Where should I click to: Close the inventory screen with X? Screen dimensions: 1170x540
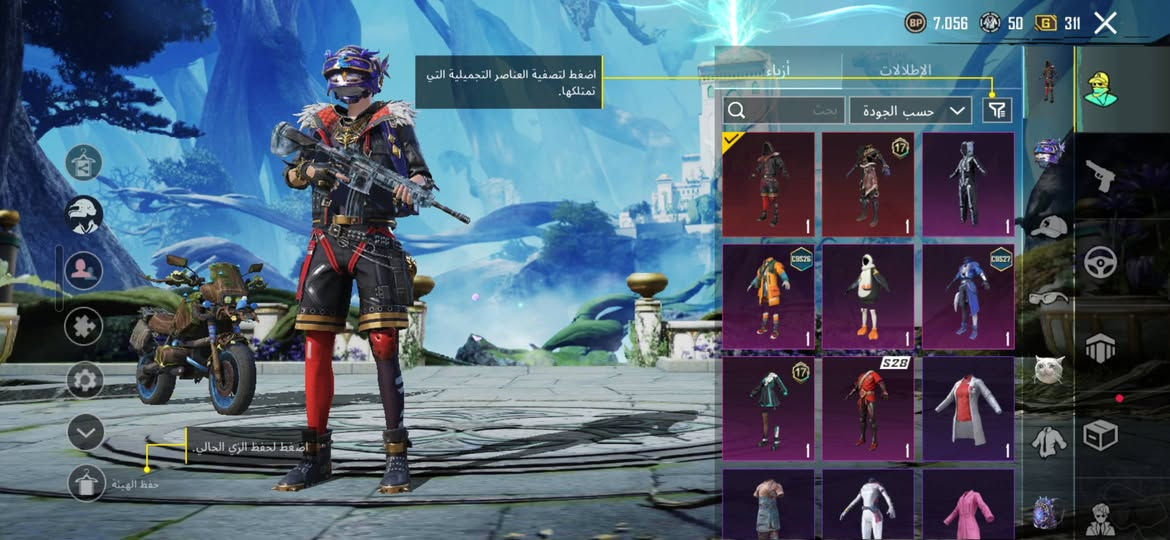(x=1105, y=23)
